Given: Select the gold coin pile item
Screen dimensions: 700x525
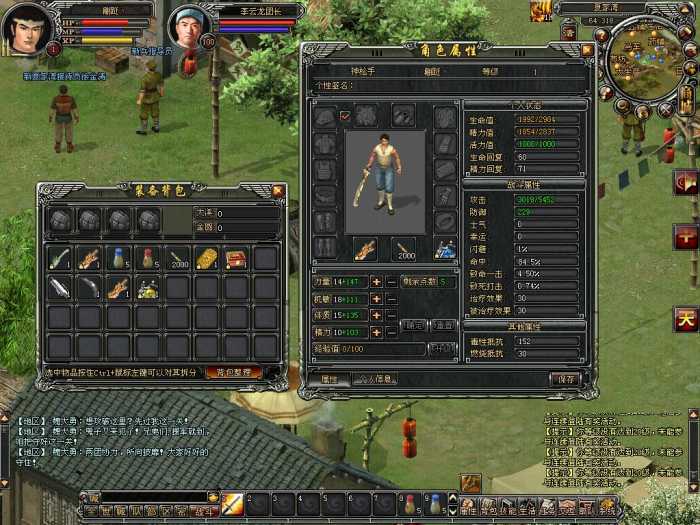Looking at the screenshot, I should tap(148, 289).
